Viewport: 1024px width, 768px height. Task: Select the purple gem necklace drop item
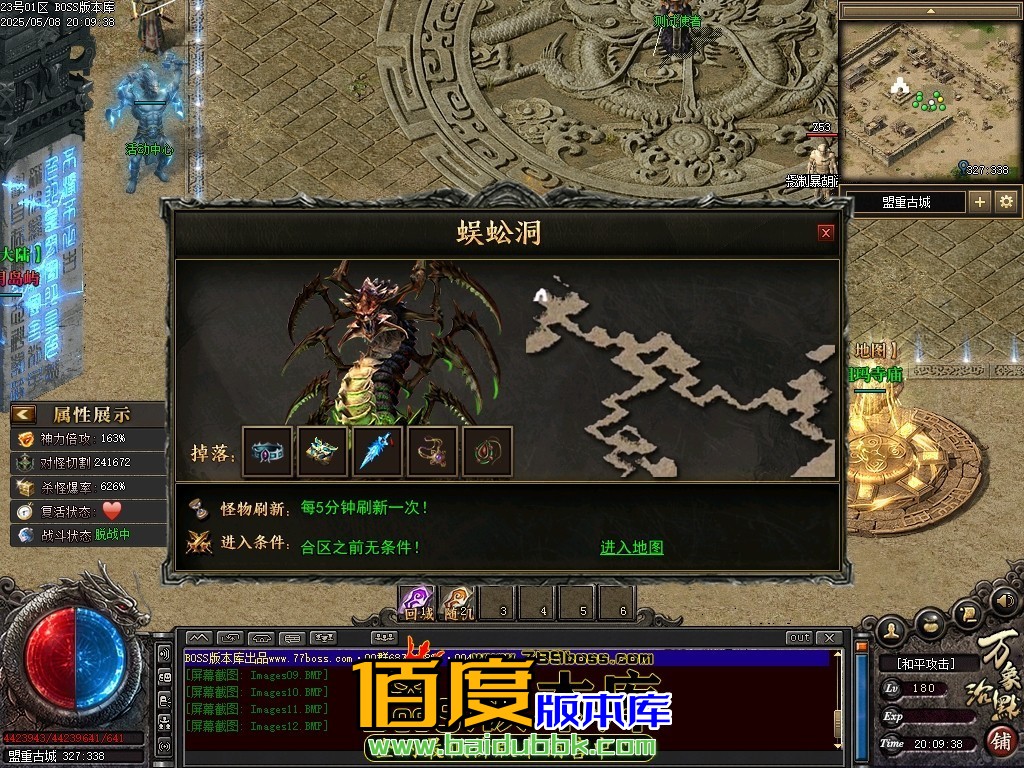coord(433,452)
